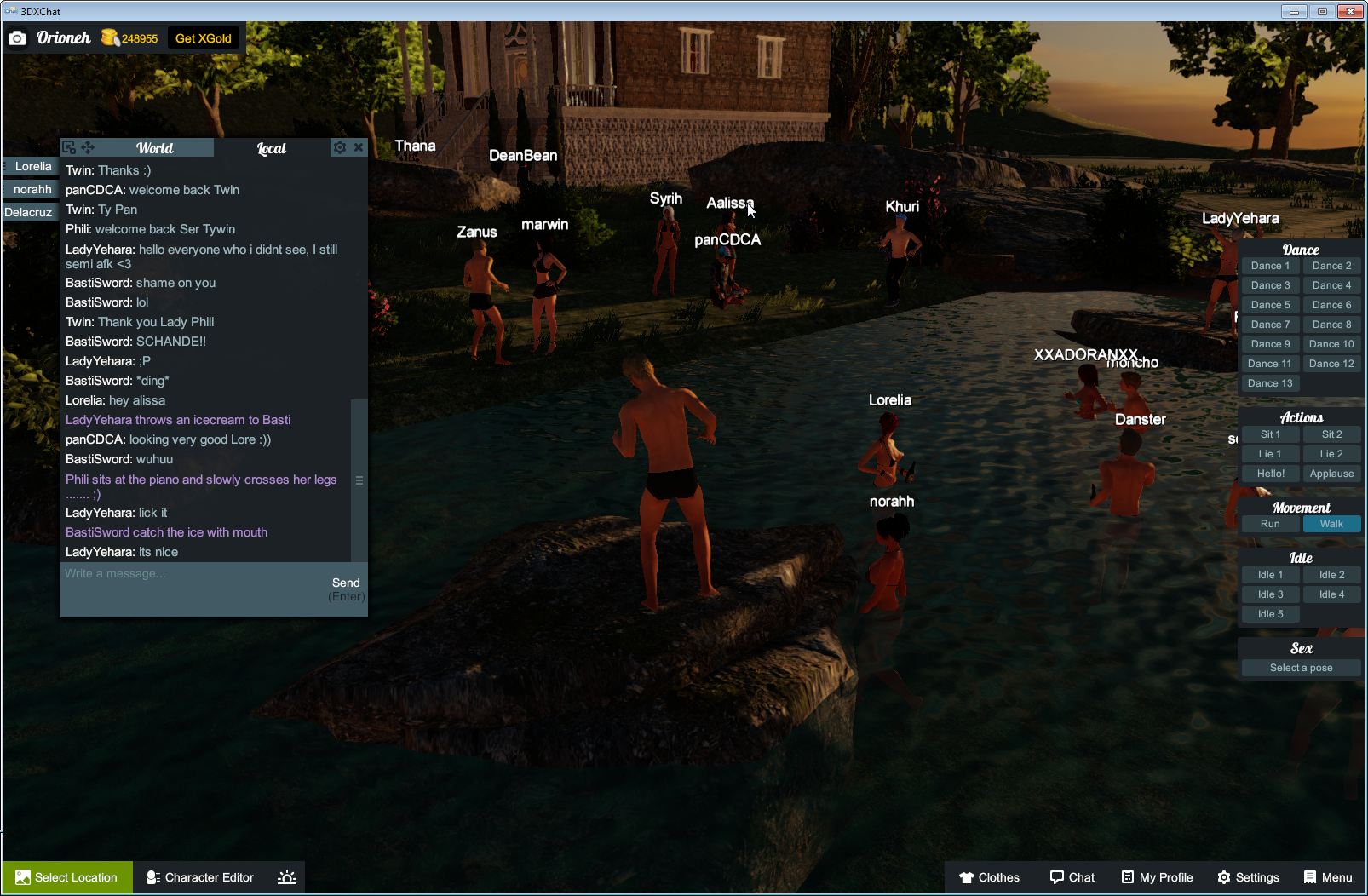Switch to the World chat tab
This screenshot has width=1368, height=896.
point(154,148)
